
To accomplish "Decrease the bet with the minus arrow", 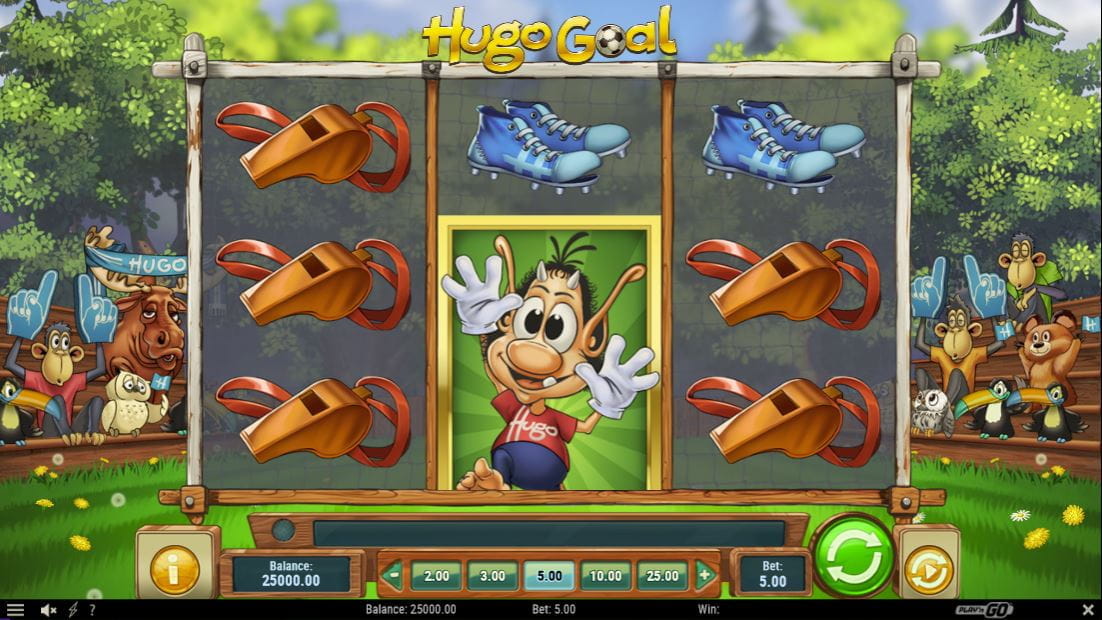I will click(393, 575).
